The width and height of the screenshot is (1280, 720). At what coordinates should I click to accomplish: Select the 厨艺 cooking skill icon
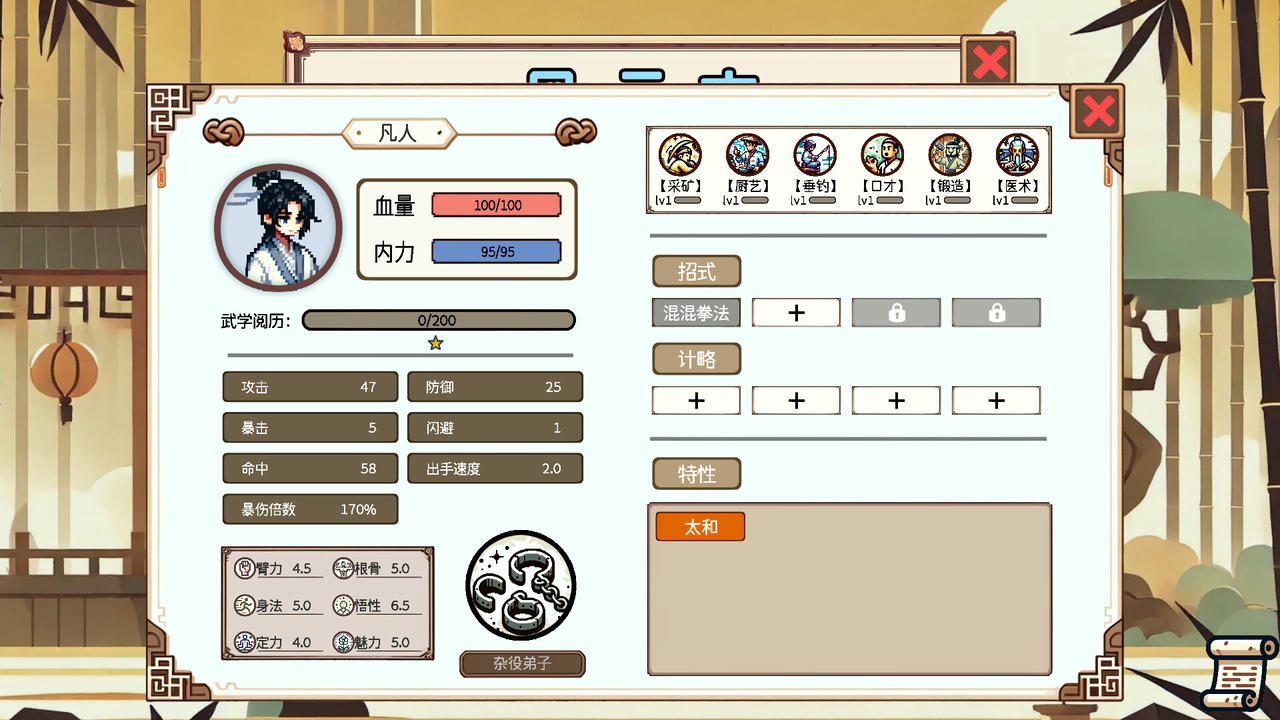pos(747,156)
